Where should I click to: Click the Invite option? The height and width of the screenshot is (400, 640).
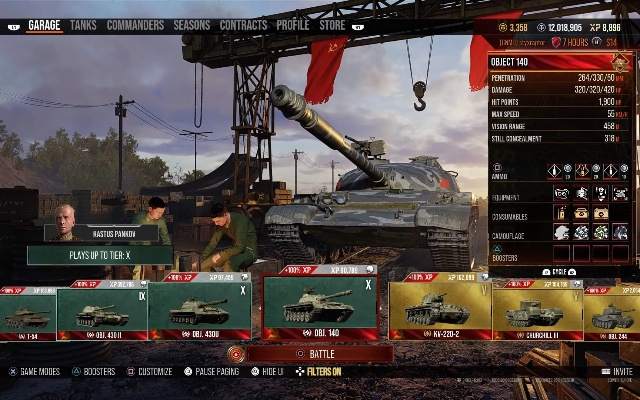point(619,371)
